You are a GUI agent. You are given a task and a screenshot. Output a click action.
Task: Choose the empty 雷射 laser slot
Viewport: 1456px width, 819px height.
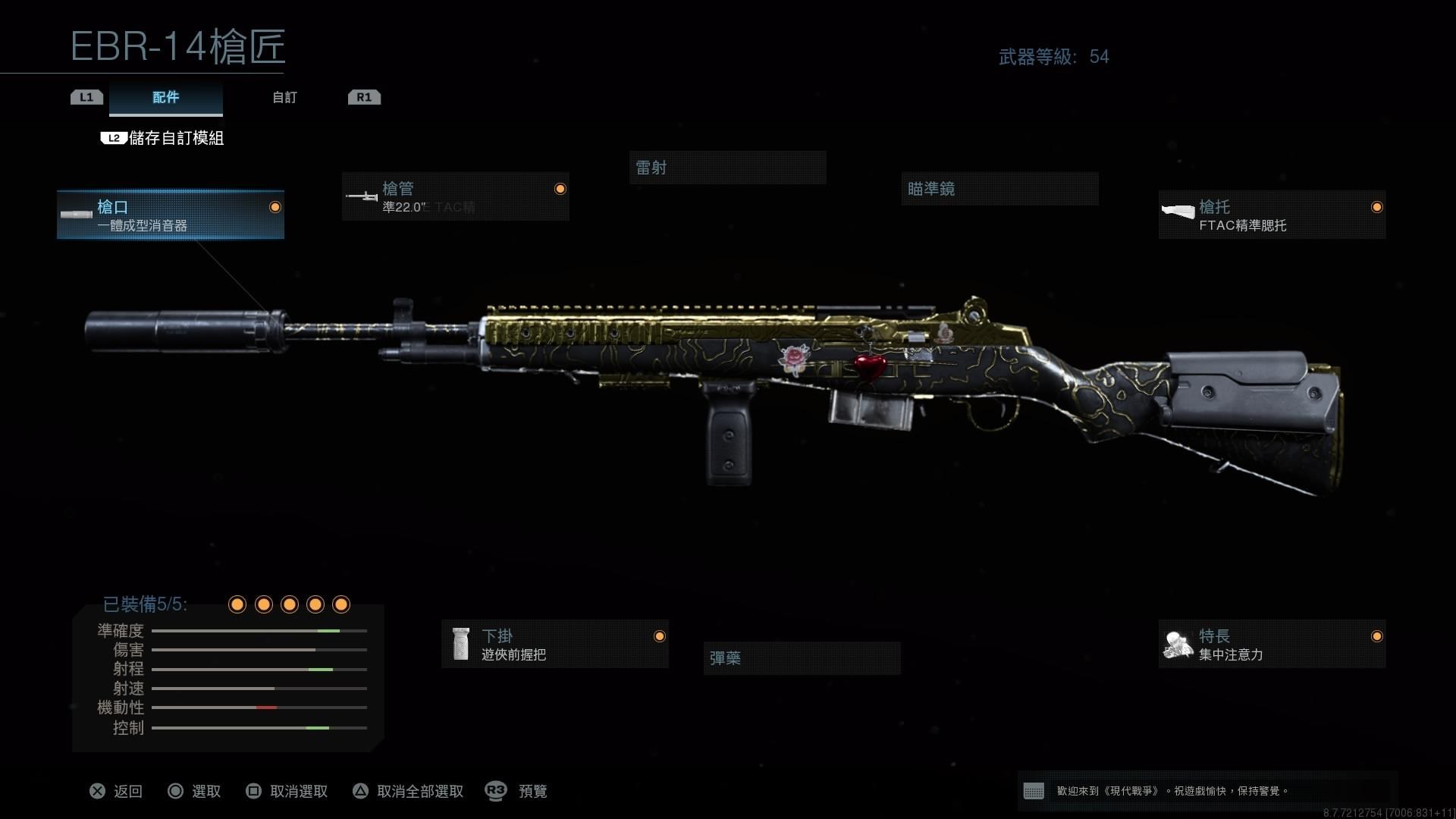click(727, 168)
